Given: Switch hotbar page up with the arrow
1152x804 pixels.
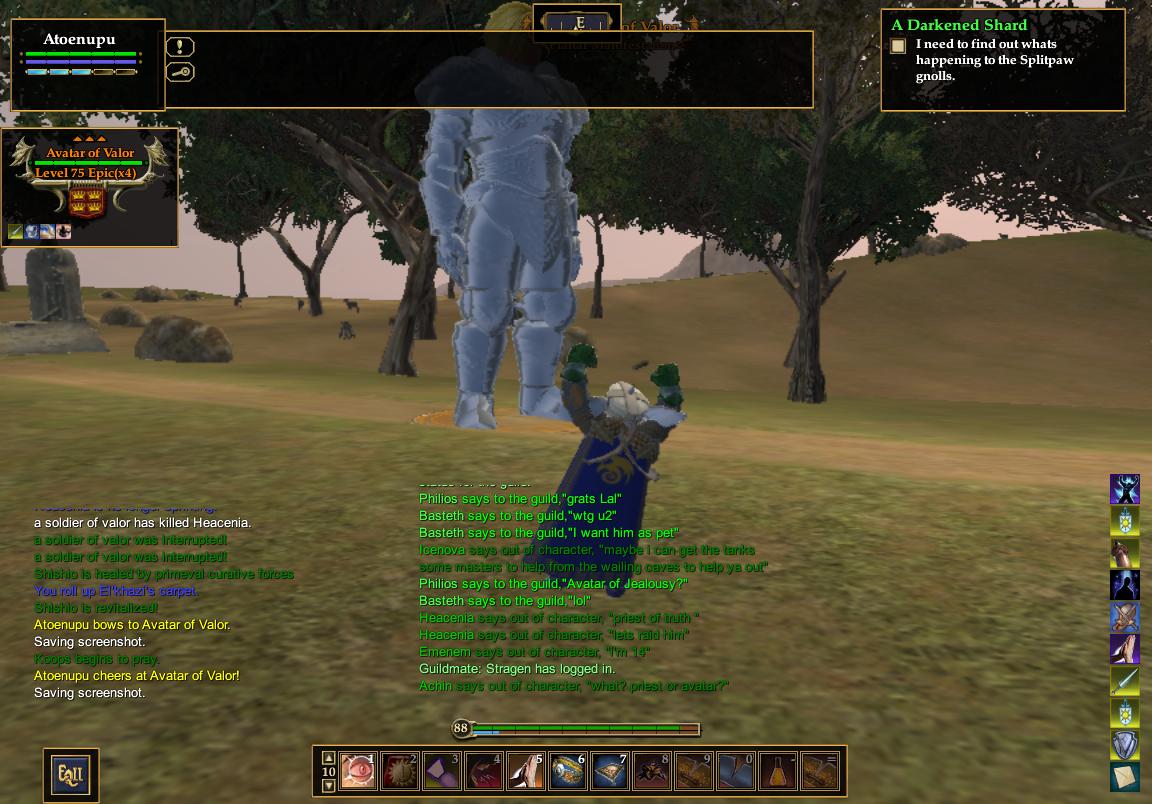Looking at the screenshot, I should pyautogui.click(x=328, y=758).
